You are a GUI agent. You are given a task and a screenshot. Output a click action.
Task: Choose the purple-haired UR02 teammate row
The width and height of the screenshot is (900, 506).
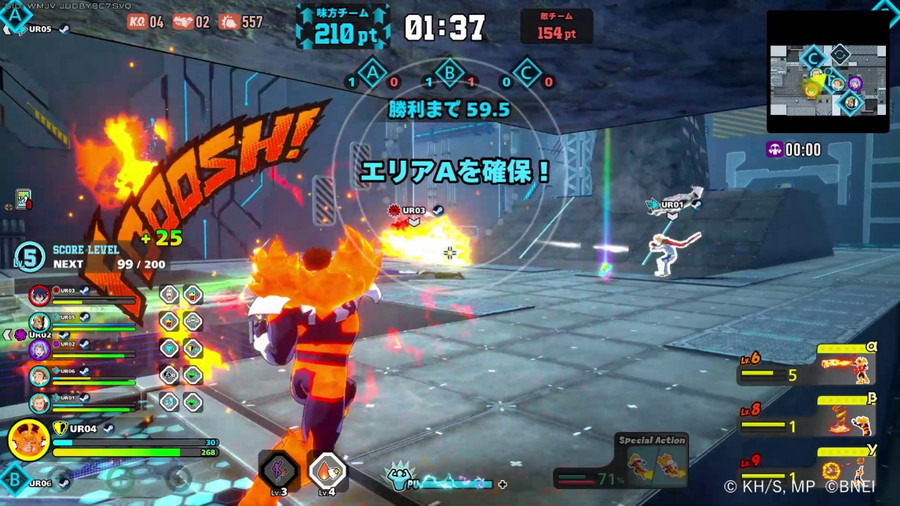(40, 349)
